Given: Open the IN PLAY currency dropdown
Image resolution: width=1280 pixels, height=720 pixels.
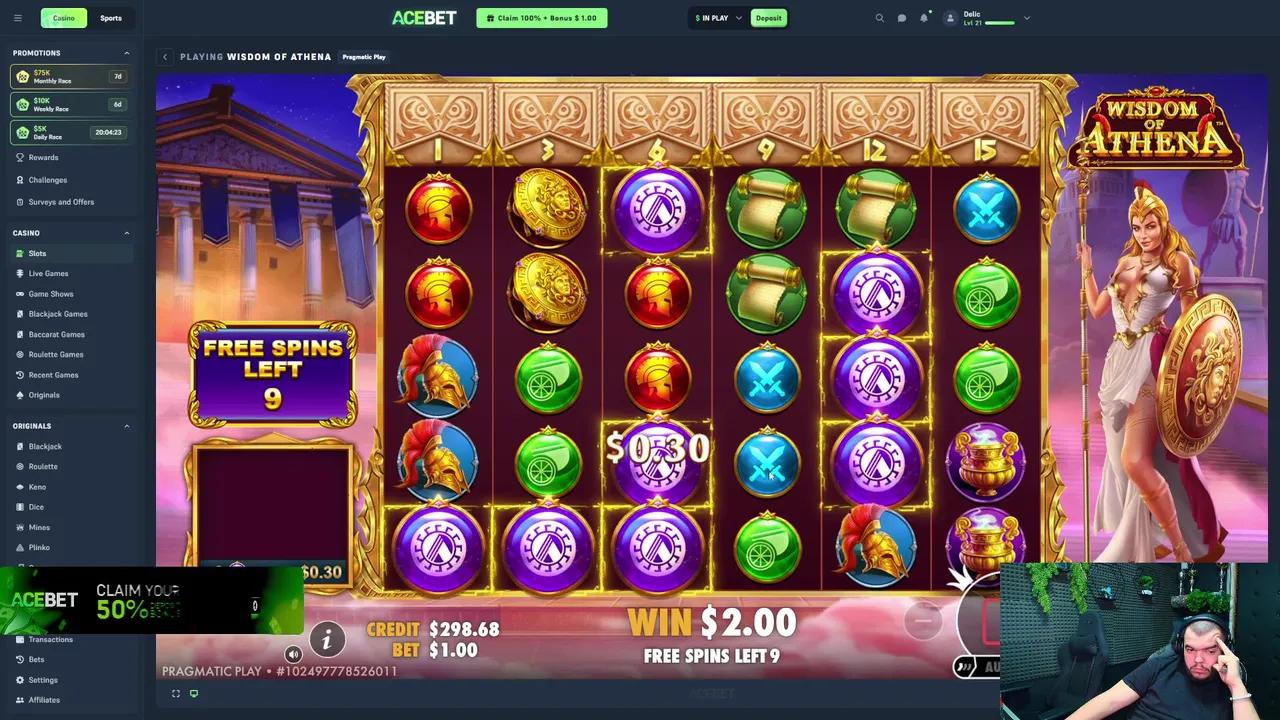Looking at the screenshot, I should [x=717, y=17].
